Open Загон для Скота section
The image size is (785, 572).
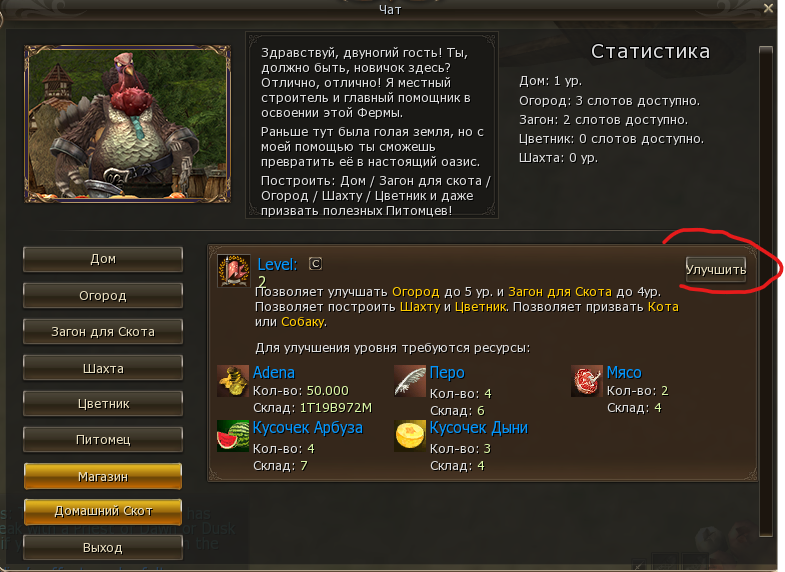coord(103,331)
